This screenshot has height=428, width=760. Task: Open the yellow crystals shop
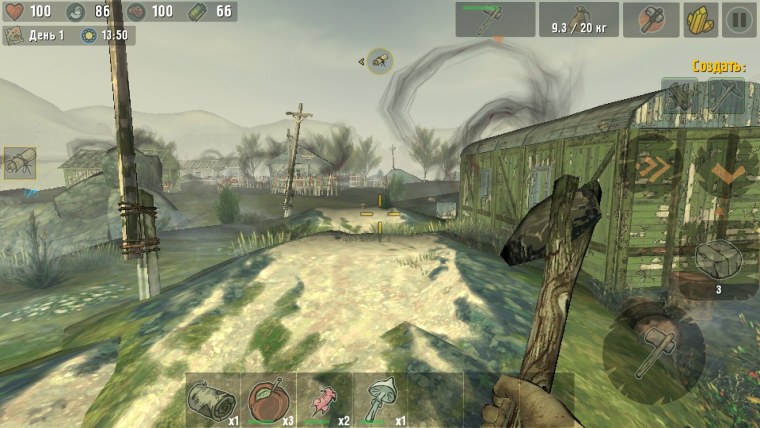tap(699, 18)
